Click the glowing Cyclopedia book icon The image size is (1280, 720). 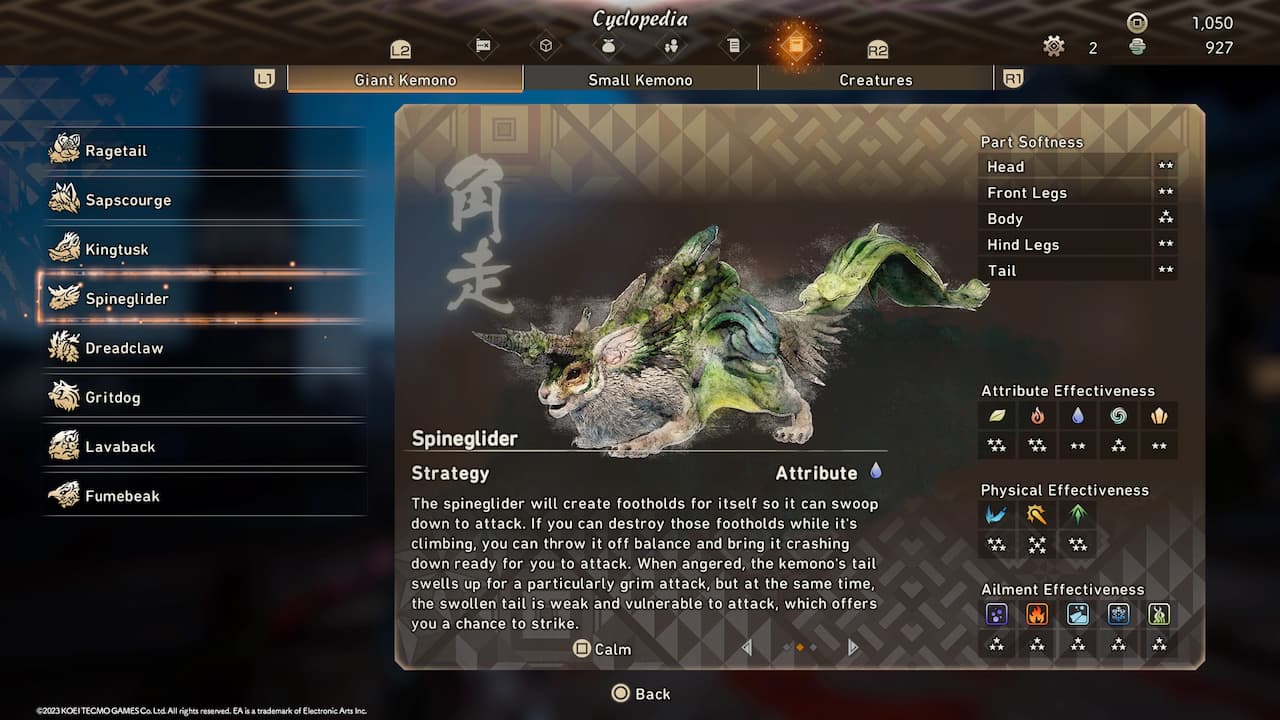coord(796,45)
